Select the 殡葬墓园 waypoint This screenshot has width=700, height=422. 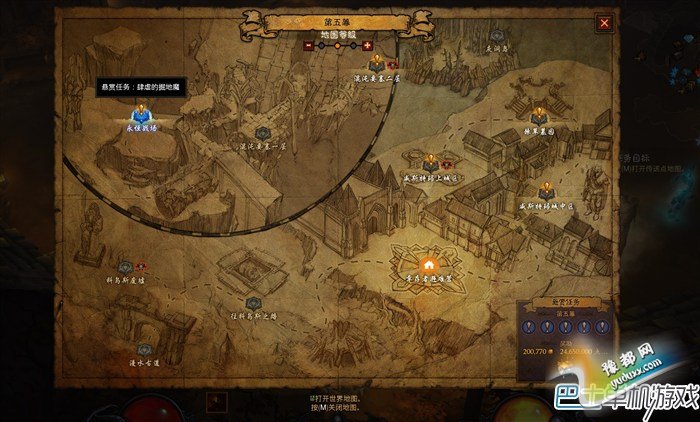[538, 116]
